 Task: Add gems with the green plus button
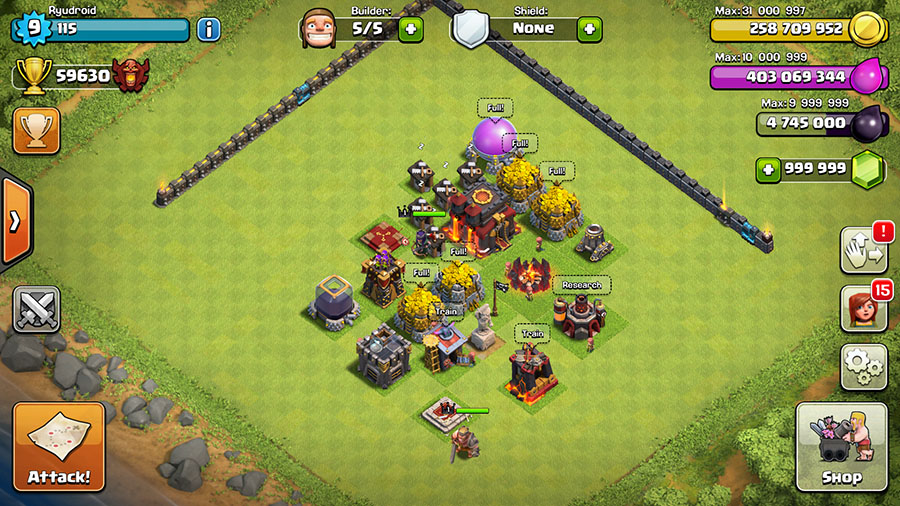(x=768, y=170)
